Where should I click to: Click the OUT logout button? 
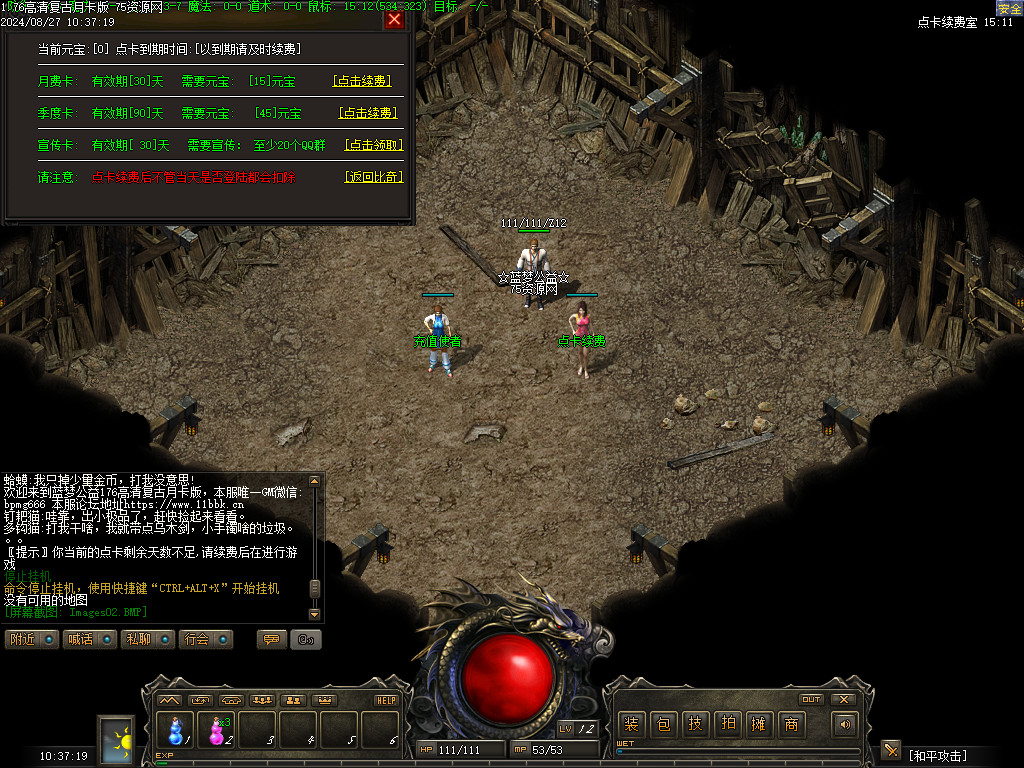811,699
